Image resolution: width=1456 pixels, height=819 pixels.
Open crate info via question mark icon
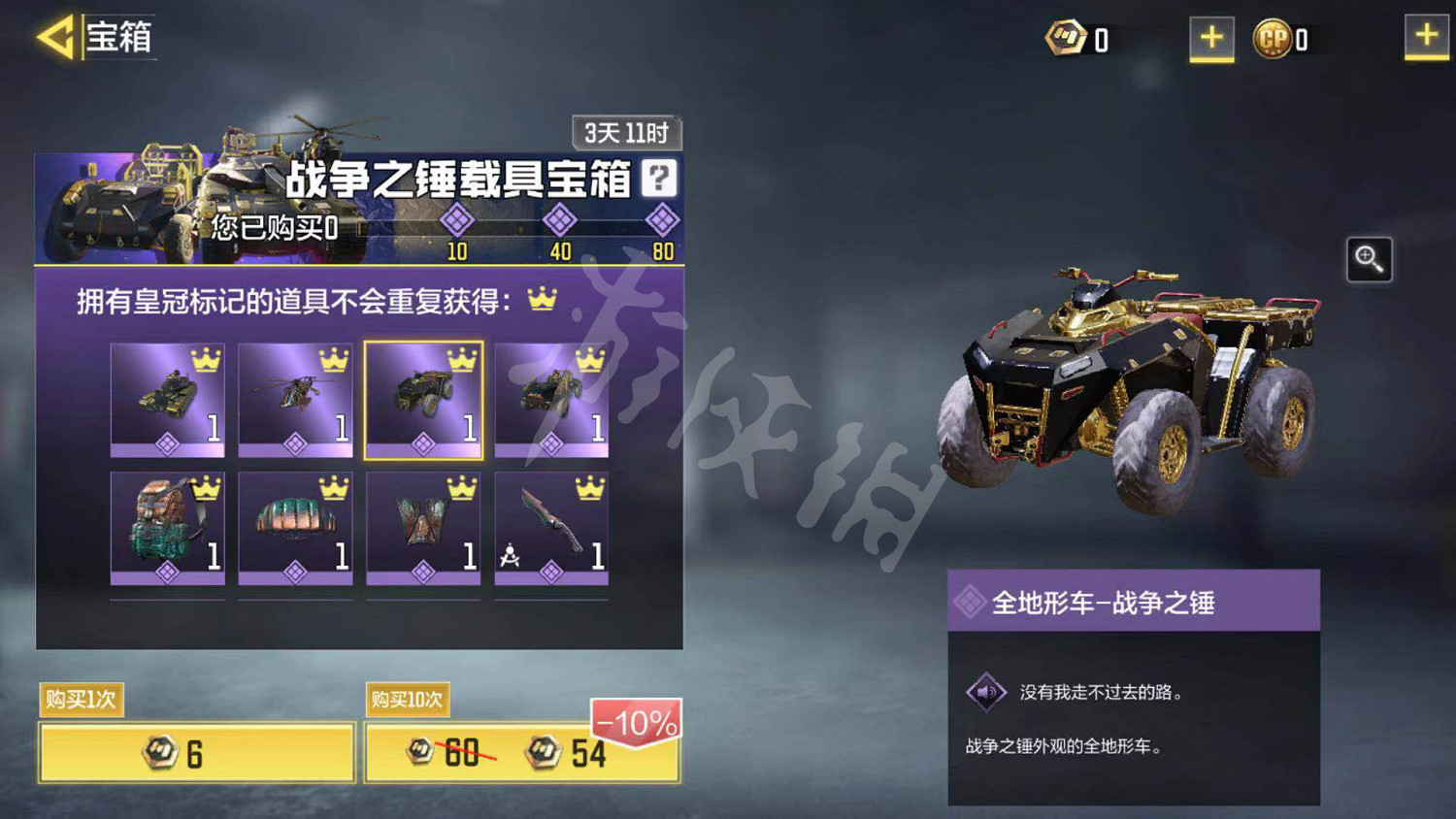point(659,180)
